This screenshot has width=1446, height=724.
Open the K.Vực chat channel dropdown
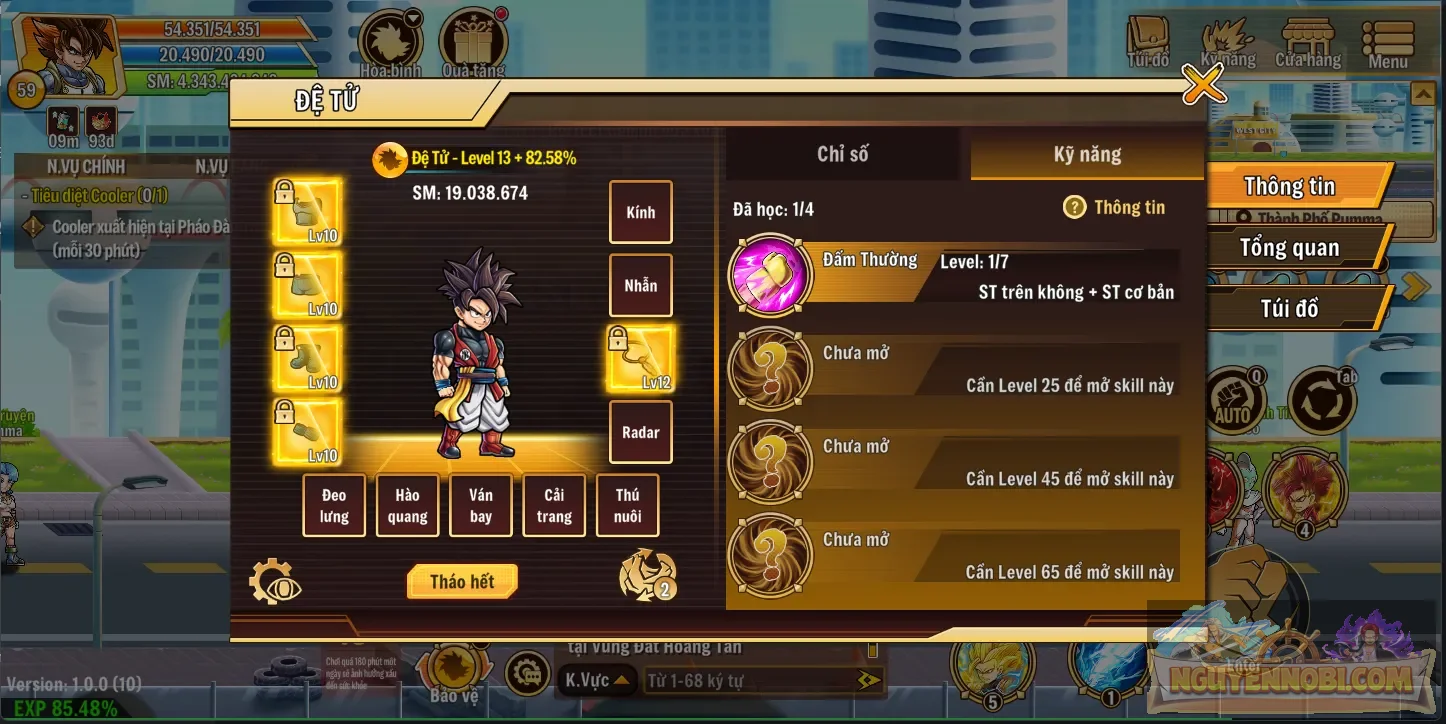pyautogui.click(x=598, y=678)
